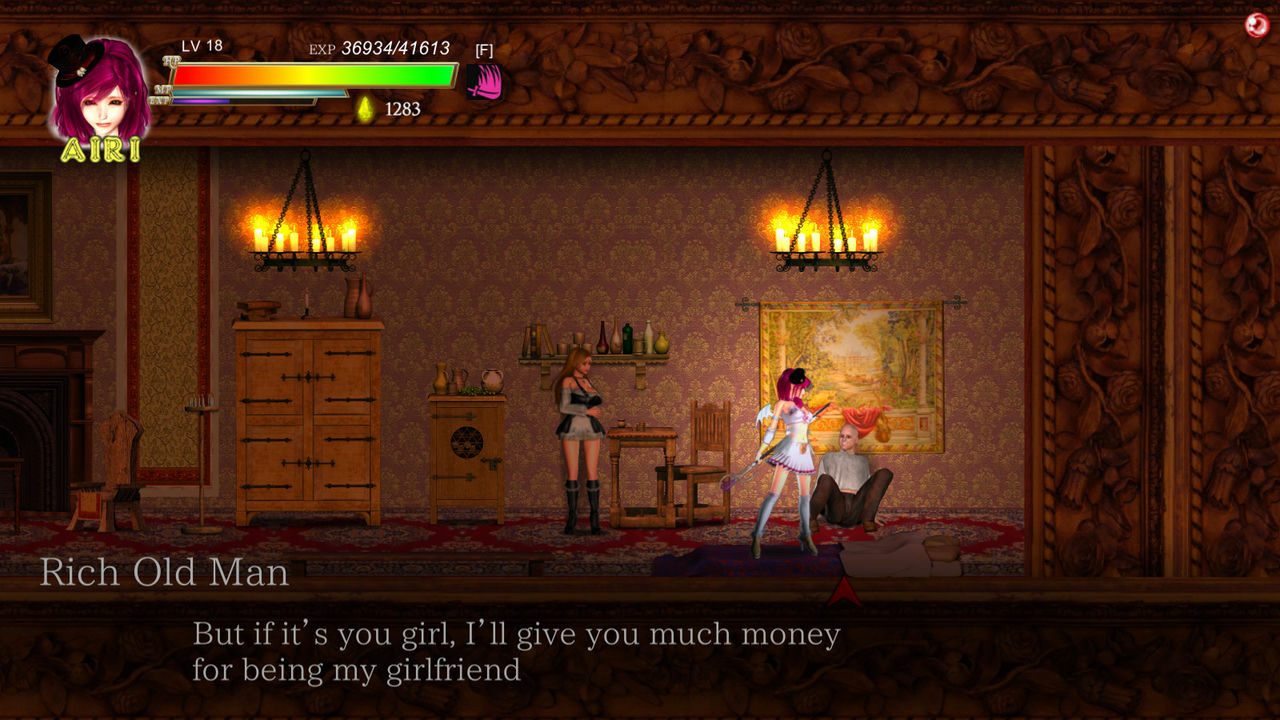This screenshot has width=1280, height=720.
Task: Click the HP health bar
Action: [310, 72]
